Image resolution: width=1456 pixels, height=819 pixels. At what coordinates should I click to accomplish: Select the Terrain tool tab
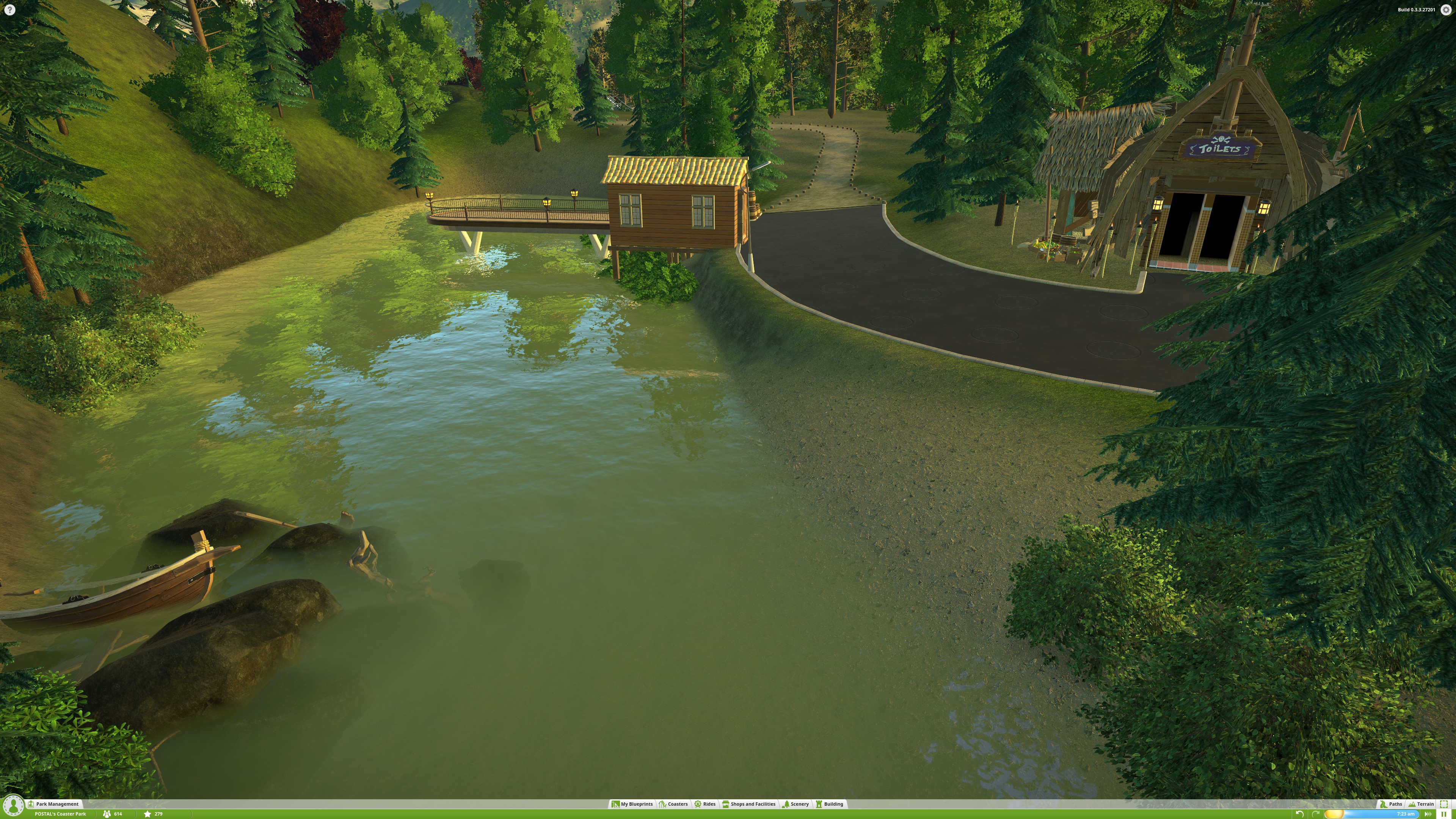(x=1421, y=804)
